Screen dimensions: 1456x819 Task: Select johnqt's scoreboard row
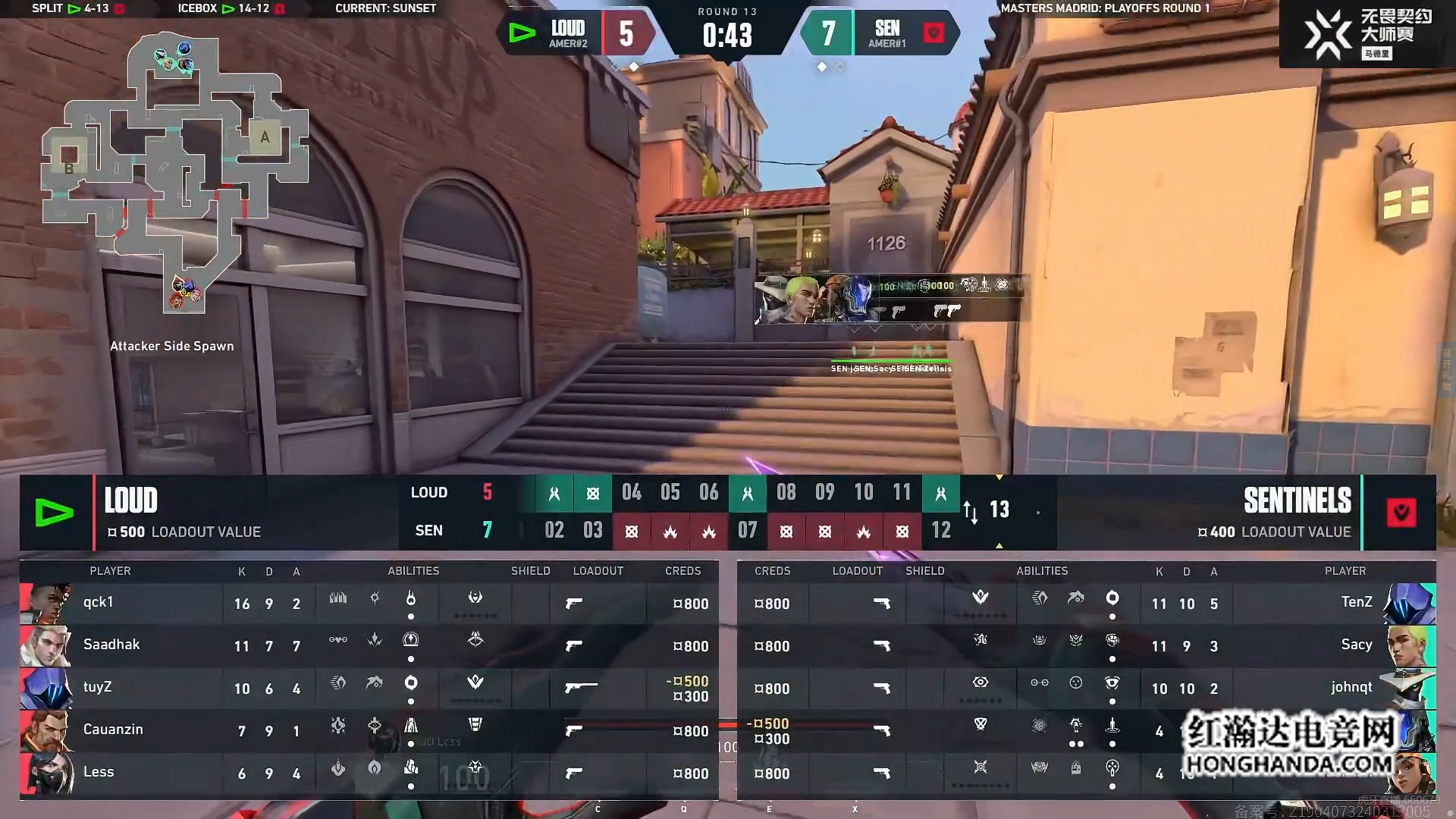[1086, 689]
